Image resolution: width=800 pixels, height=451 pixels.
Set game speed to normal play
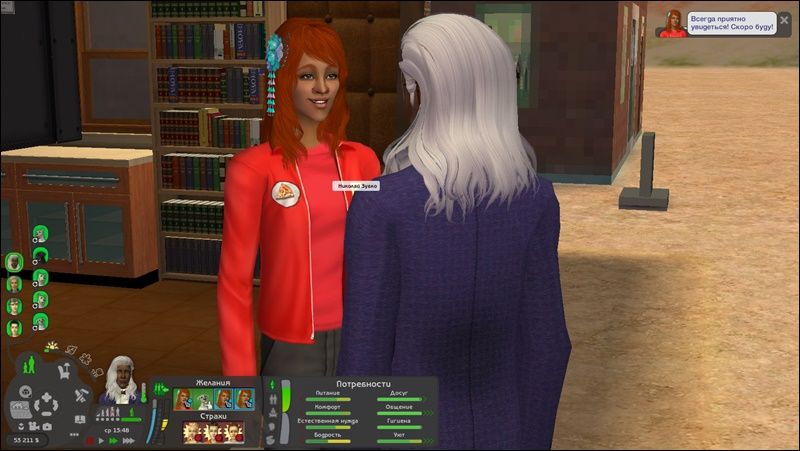pyautogui.click(x=101, y=438)
